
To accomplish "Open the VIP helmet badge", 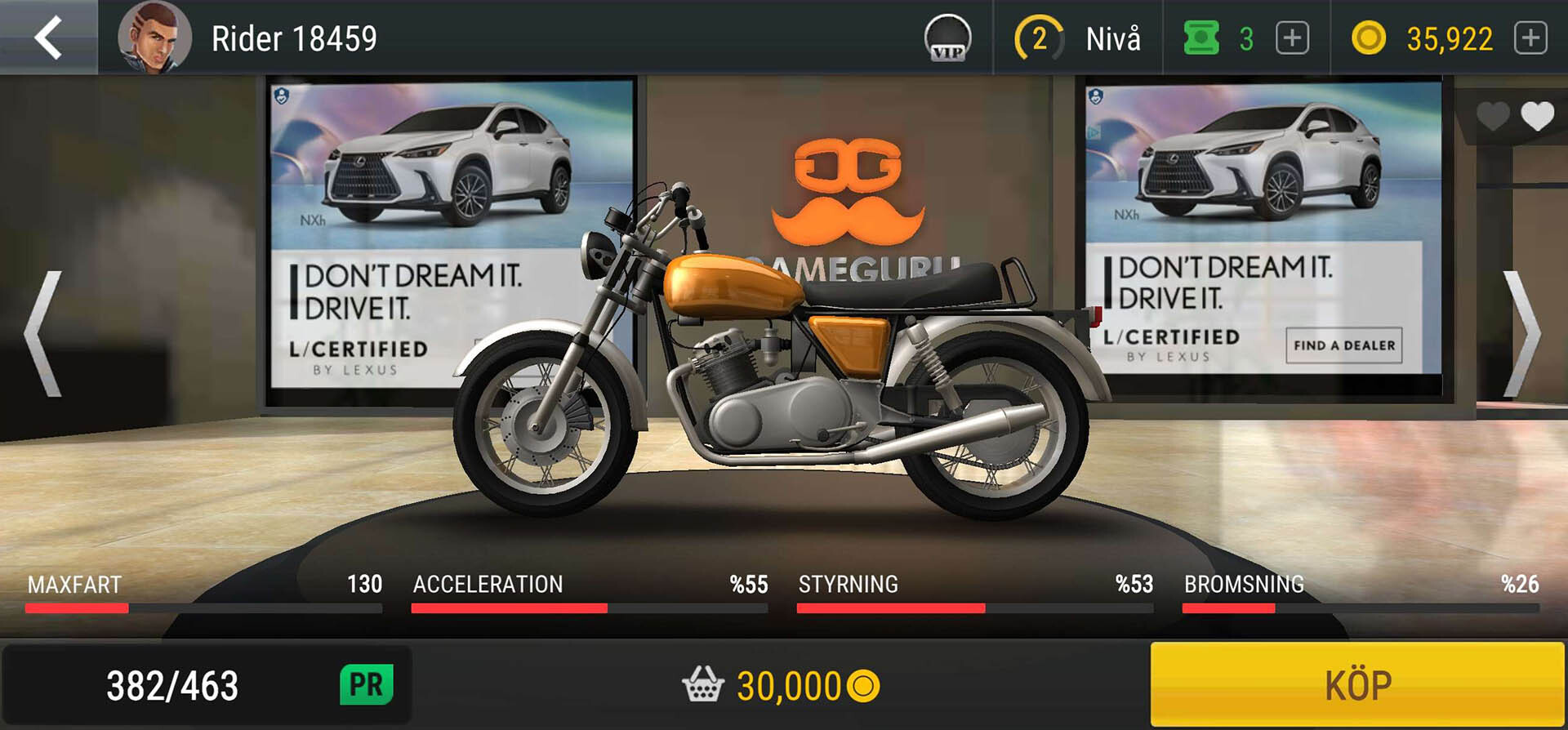I will coord(947,38).
